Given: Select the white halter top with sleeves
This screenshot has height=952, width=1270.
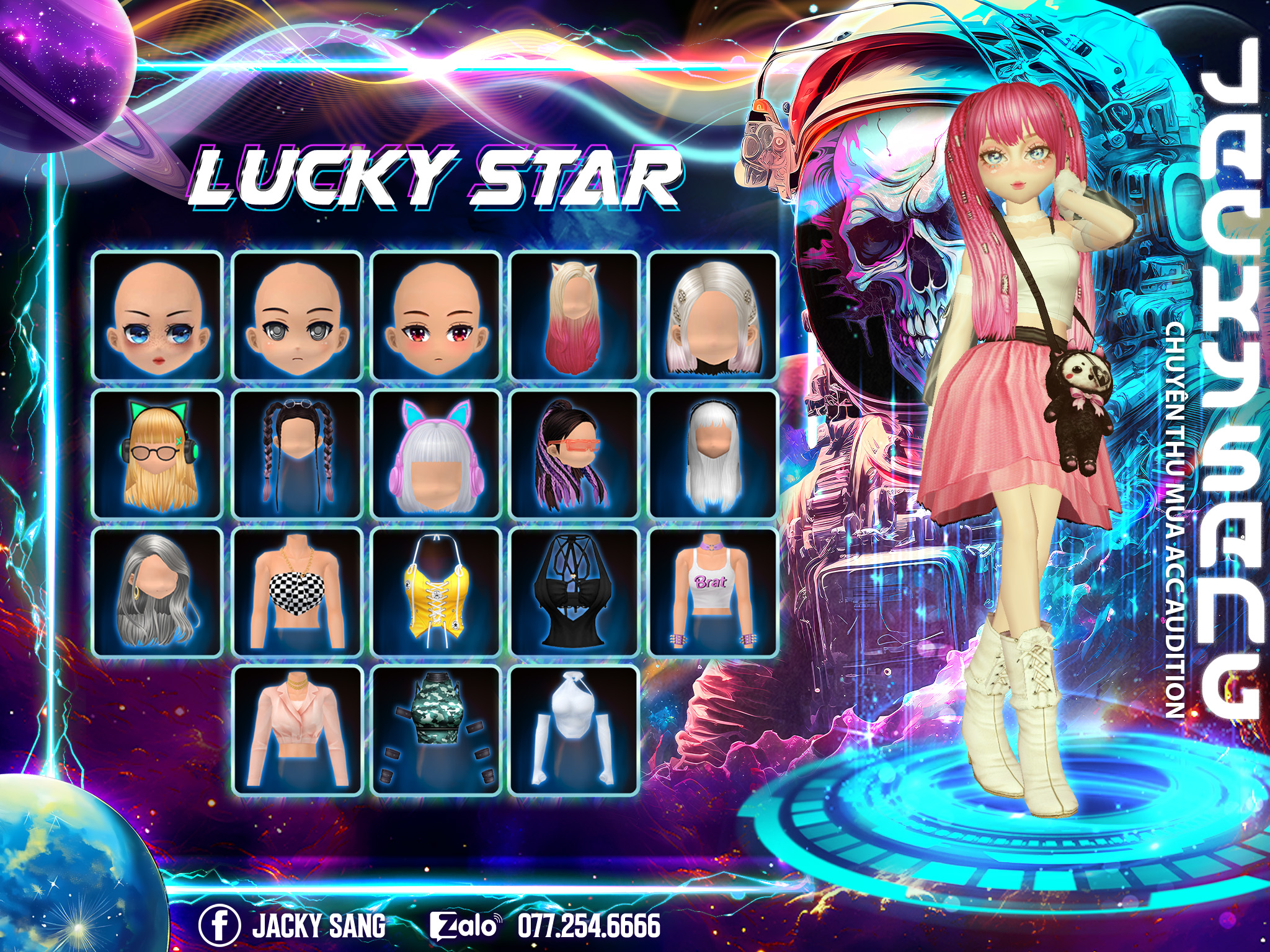Looking at the screenshot, I should pyautogui.click(x=574, y=731).
